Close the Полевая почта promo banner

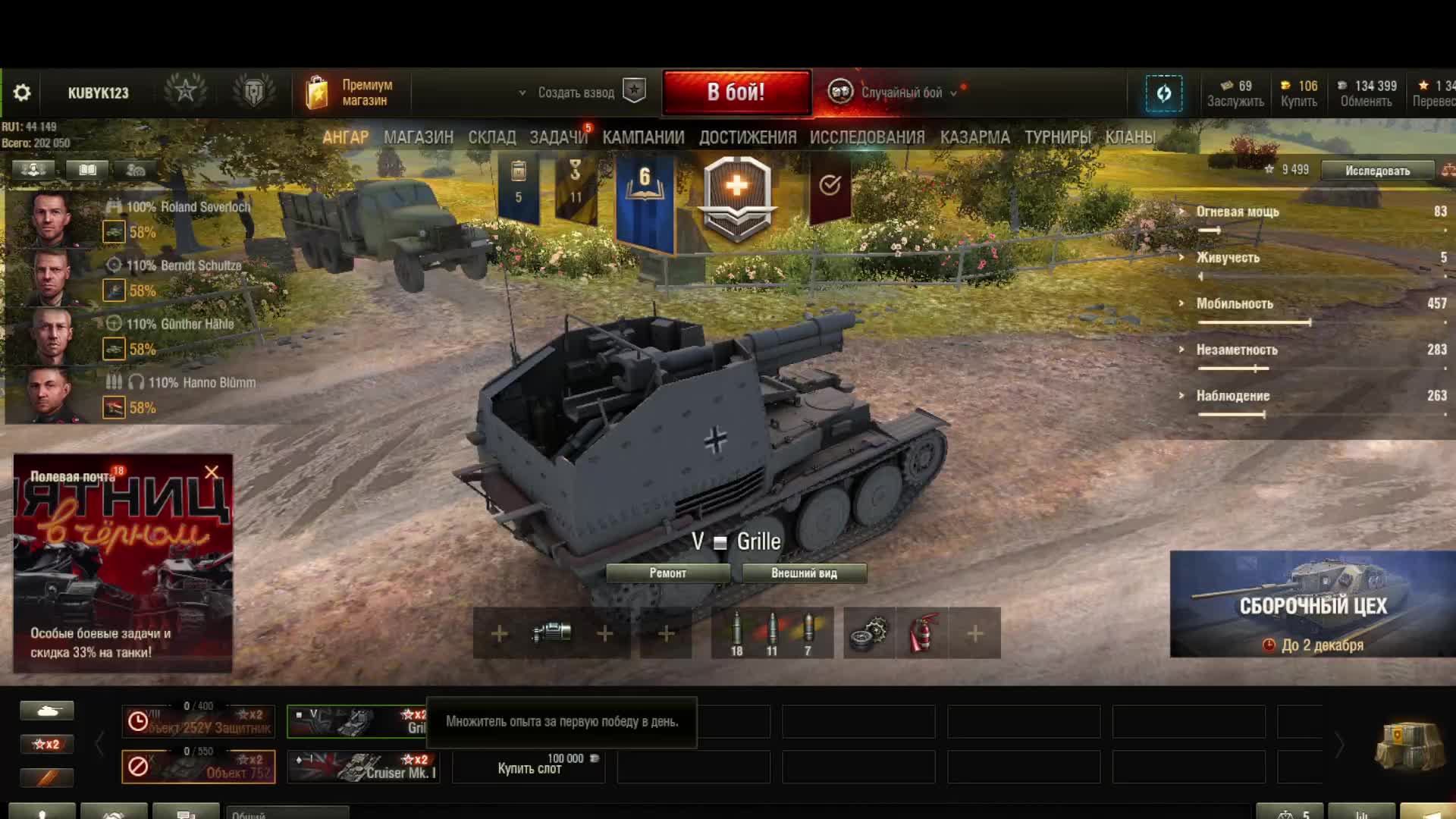[212, 472]
